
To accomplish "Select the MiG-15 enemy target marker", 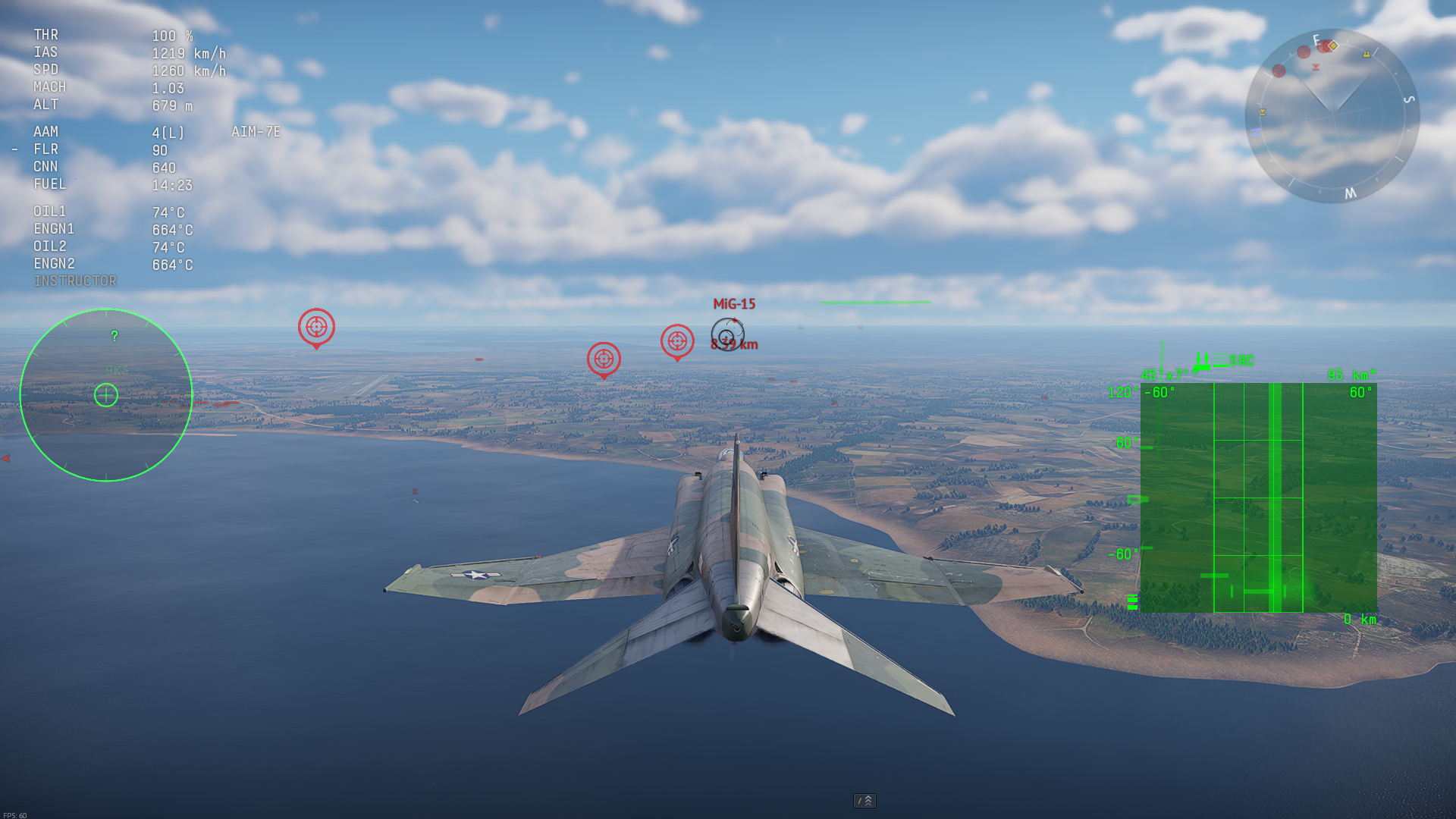I will 727,334.
